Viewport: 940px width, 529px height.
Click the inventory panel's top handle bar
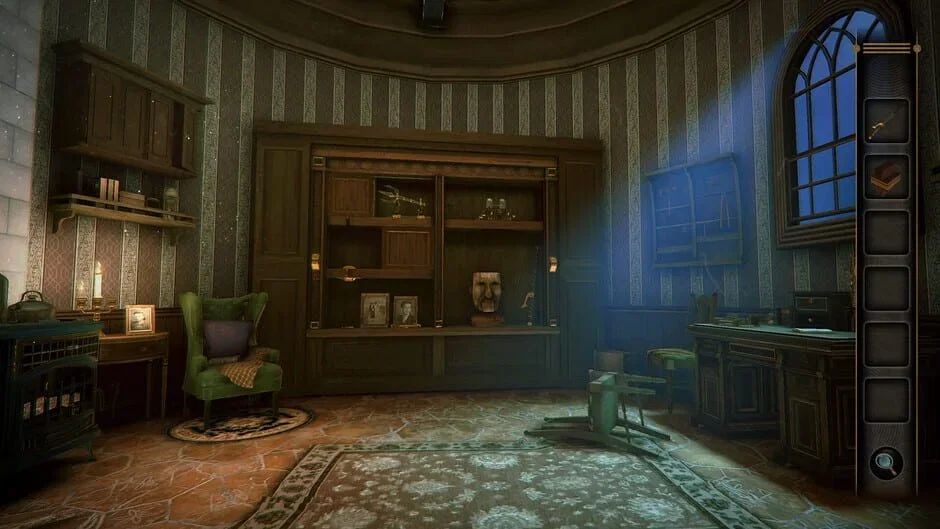[887, 47]
